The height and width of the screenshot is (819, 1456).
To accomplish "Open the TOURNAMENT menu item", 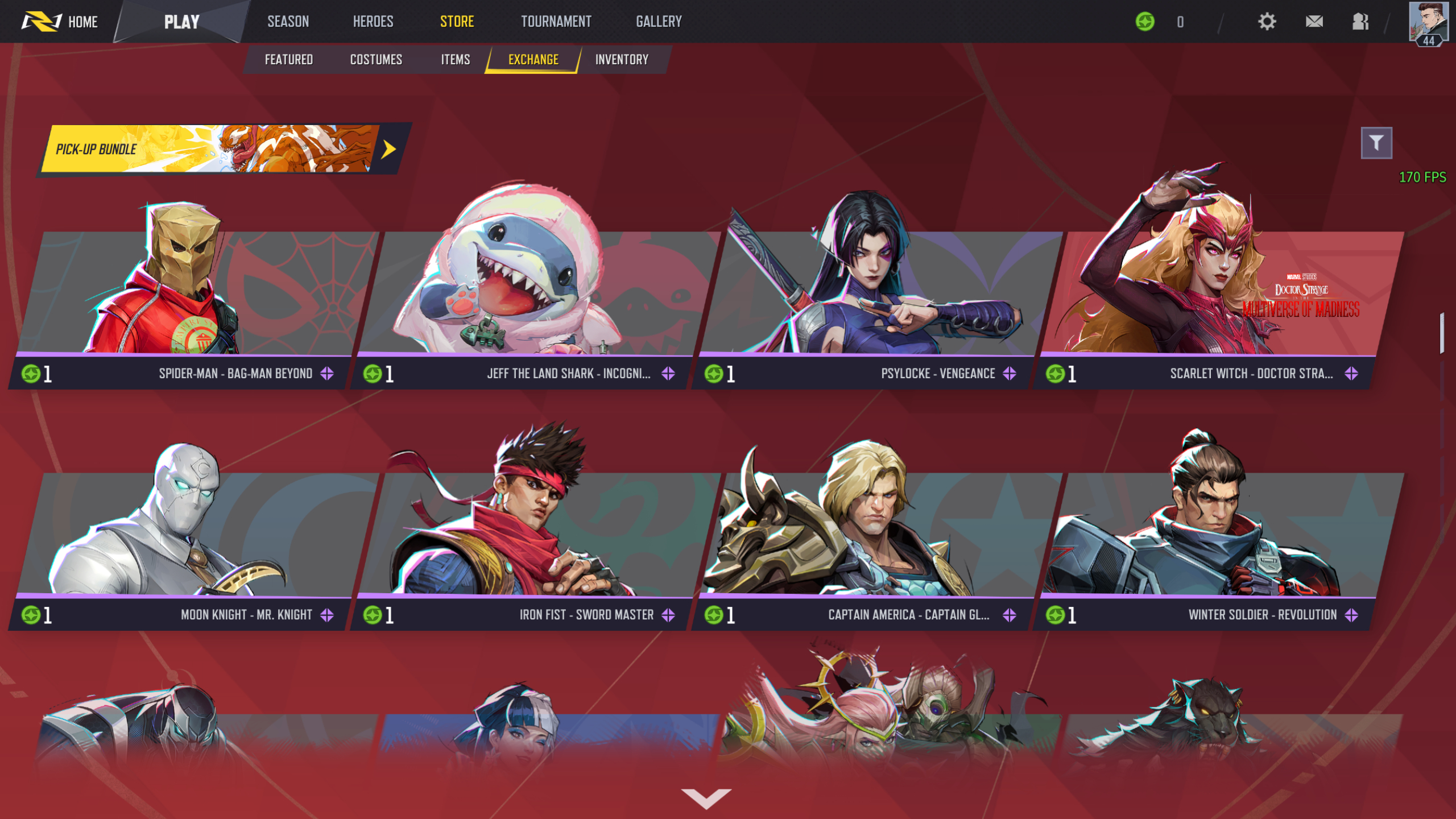I will click(x=555, y=22).
